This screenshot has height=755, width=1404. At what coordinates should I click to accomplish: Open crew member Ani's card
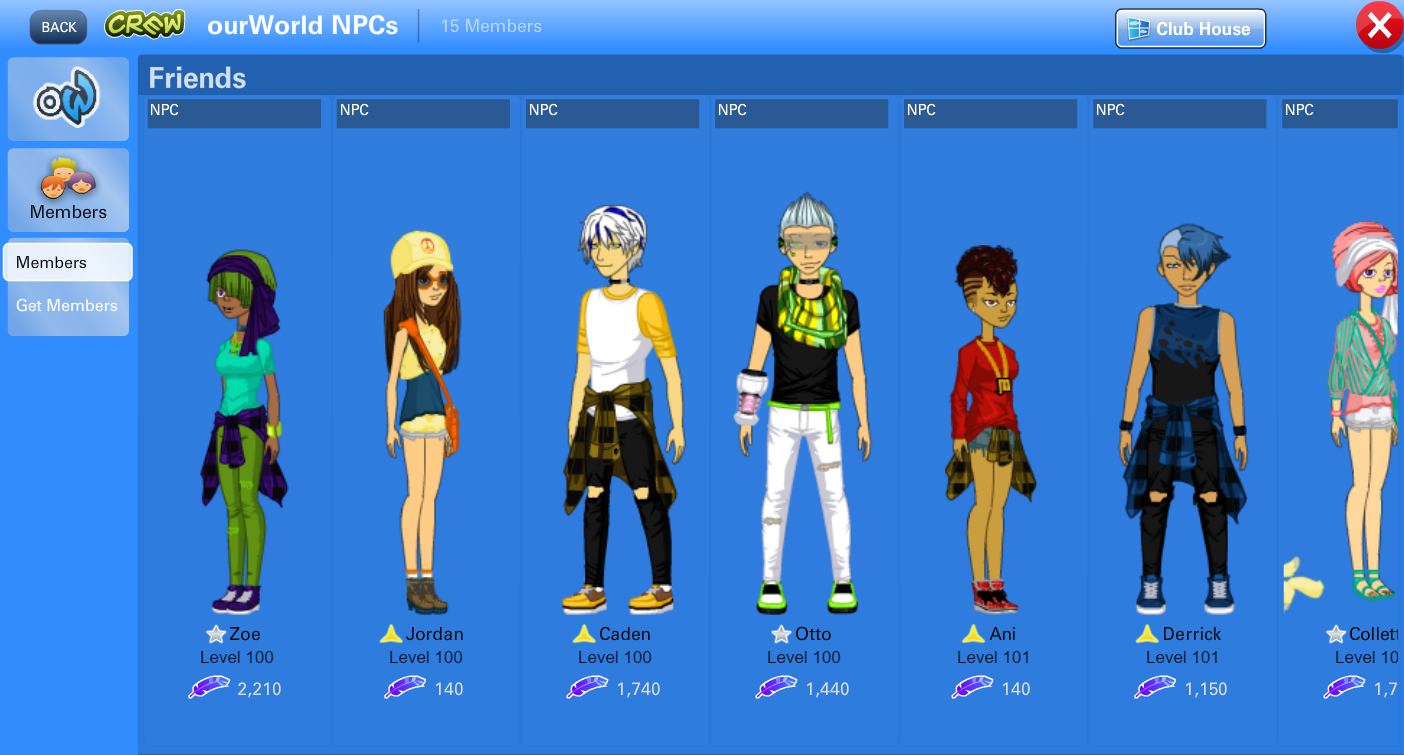(x=991, y=420)
